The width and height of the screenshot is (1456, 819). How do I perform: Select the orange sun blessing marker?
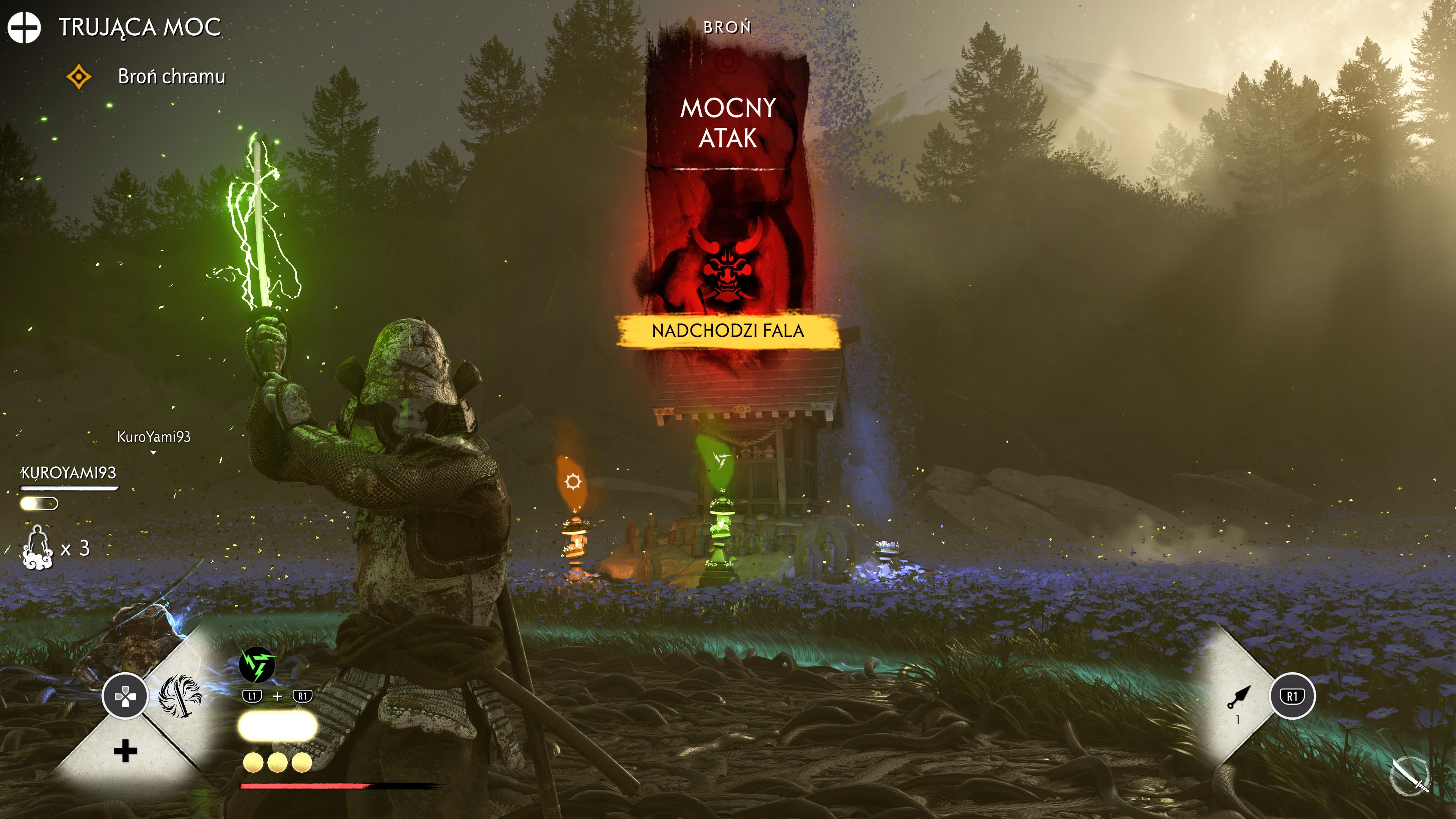(x=573, y=482)
